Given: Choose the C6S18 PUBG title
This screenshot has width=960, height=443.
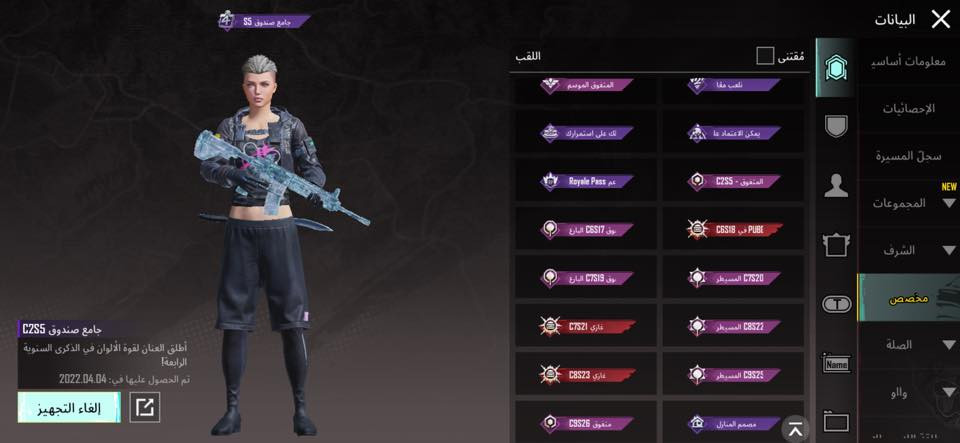Looking at the screenshot, I should point(733,230).
